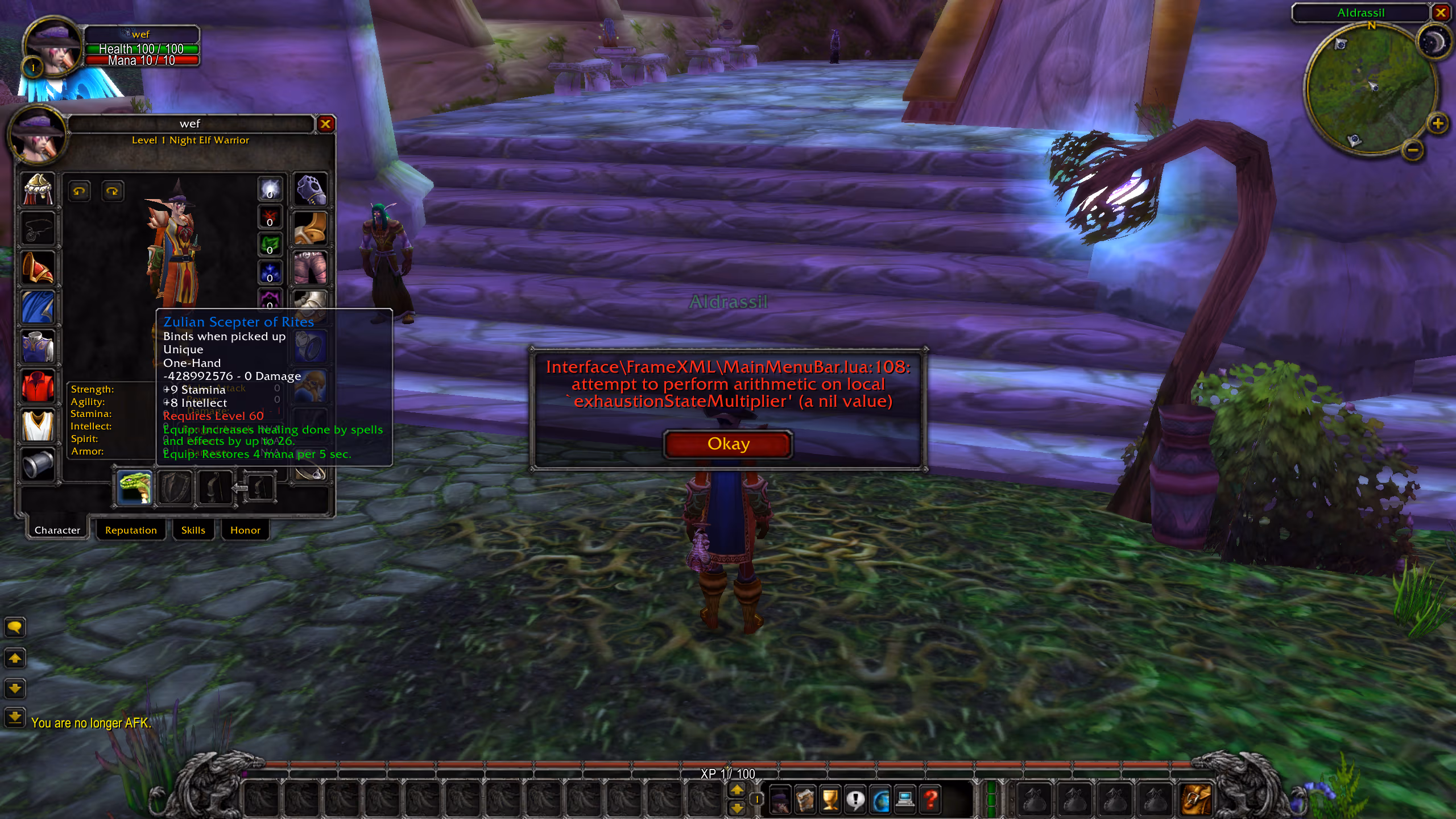Show the Honor tab
This screenshot has height=819, width=1456.
click(x=245, y=530)
